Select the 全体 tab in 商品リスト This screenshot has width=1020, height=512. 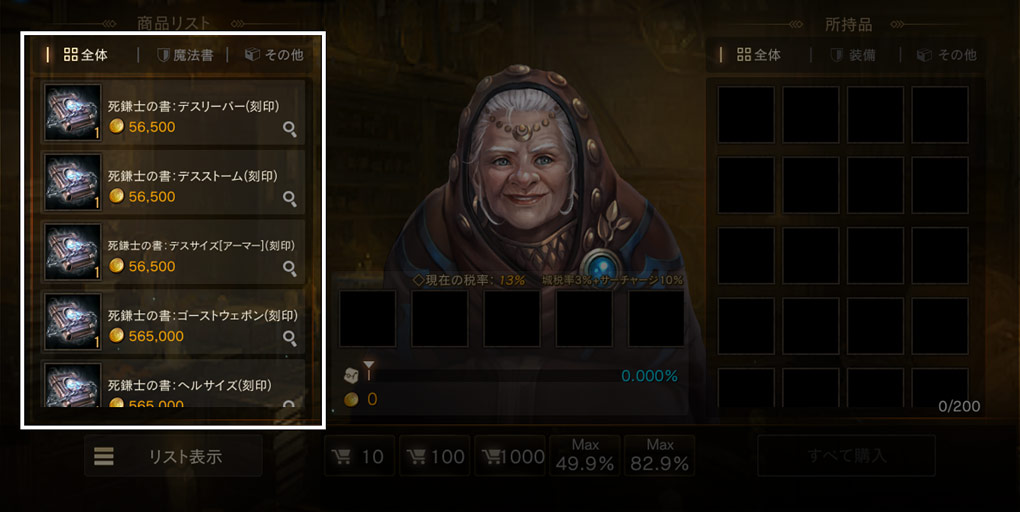coord(85,55)
